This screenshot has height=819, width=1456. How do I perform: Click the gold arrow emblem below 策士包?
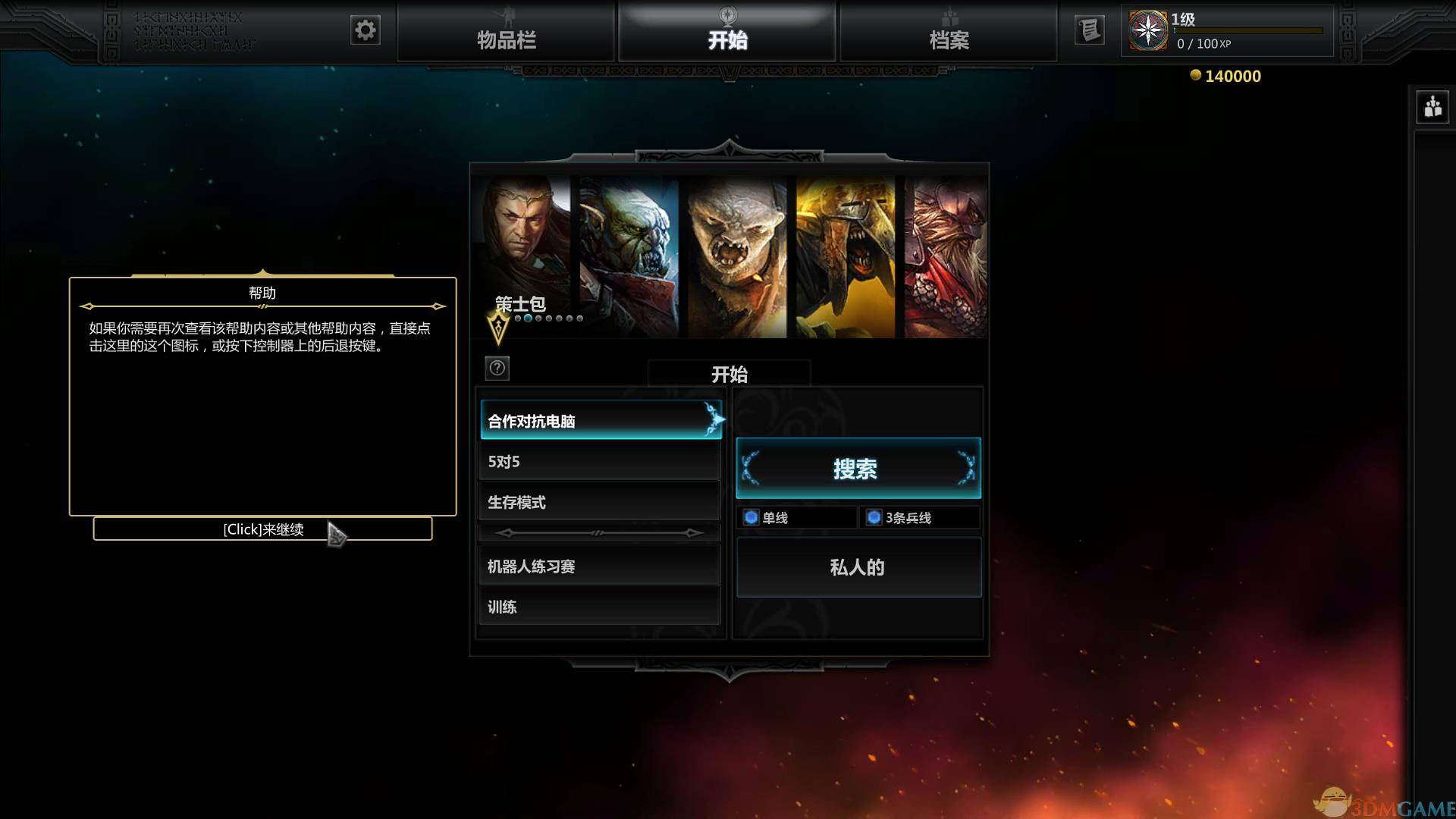(497, 327)
